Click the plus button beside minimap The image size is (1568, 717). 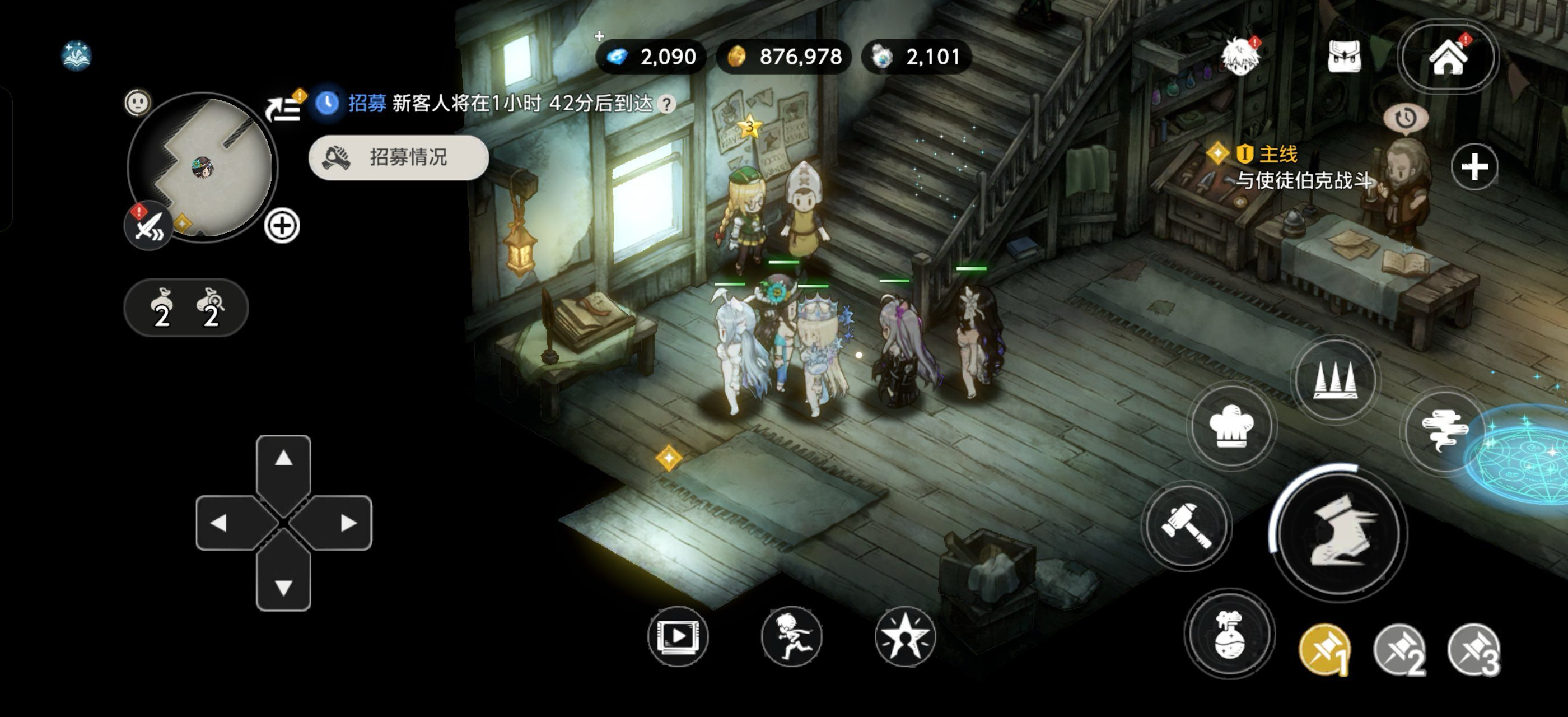coord(282,226)
